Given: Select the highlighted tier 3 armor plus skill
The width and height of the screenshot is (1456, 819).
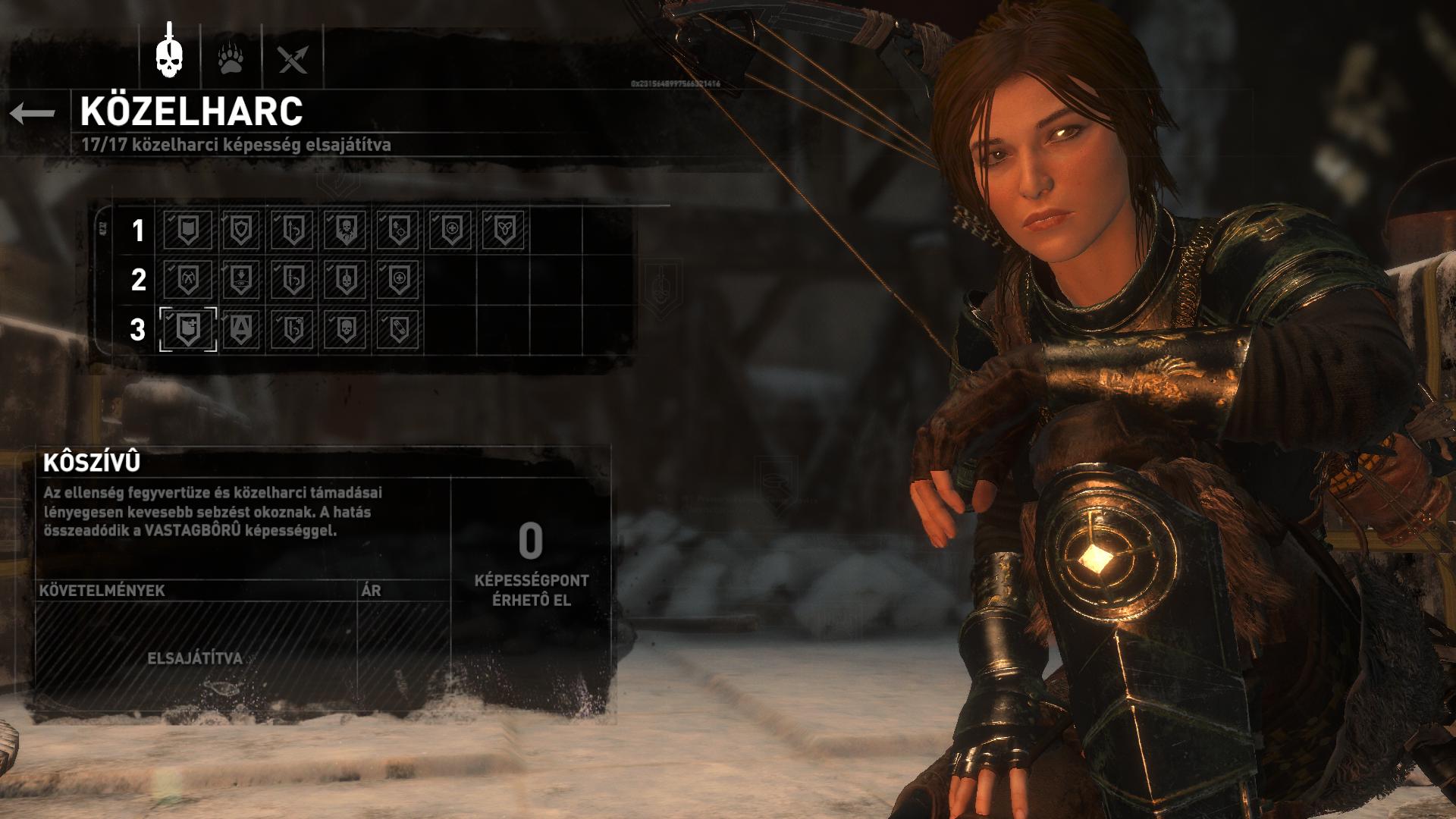Looking at the screenshot, I should 188,329.
